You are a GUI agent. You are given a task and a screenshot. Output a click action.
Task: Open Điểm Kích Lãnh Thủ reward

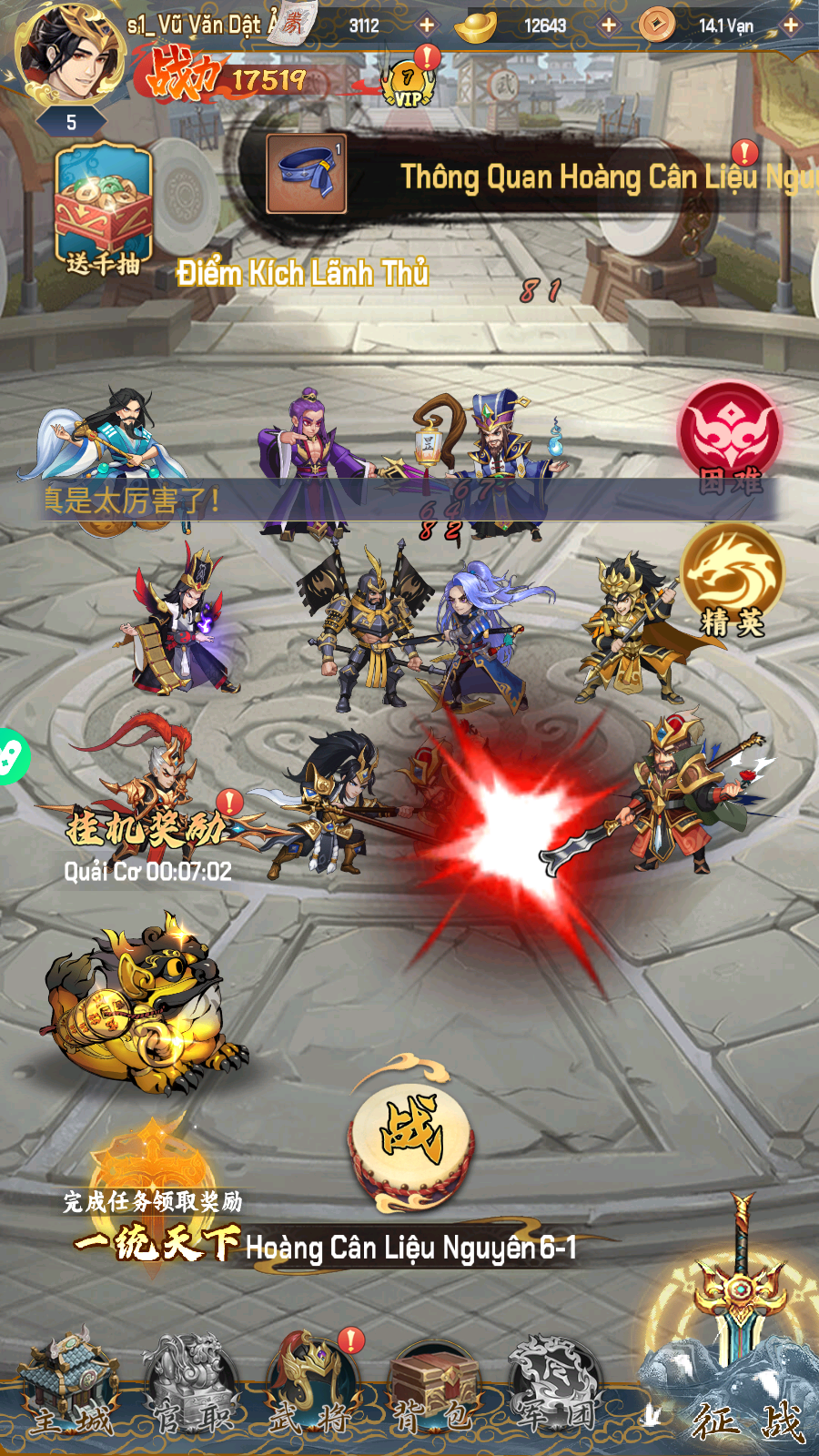coord(302,273)
